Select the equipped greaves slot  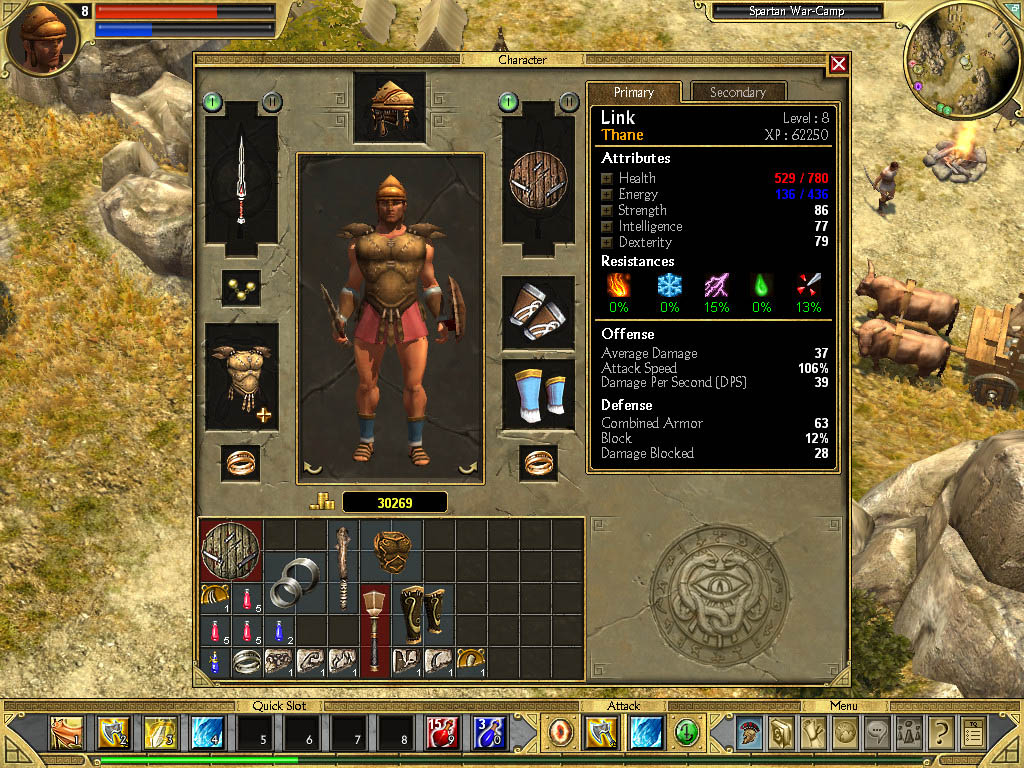click(x=538, y=395)
